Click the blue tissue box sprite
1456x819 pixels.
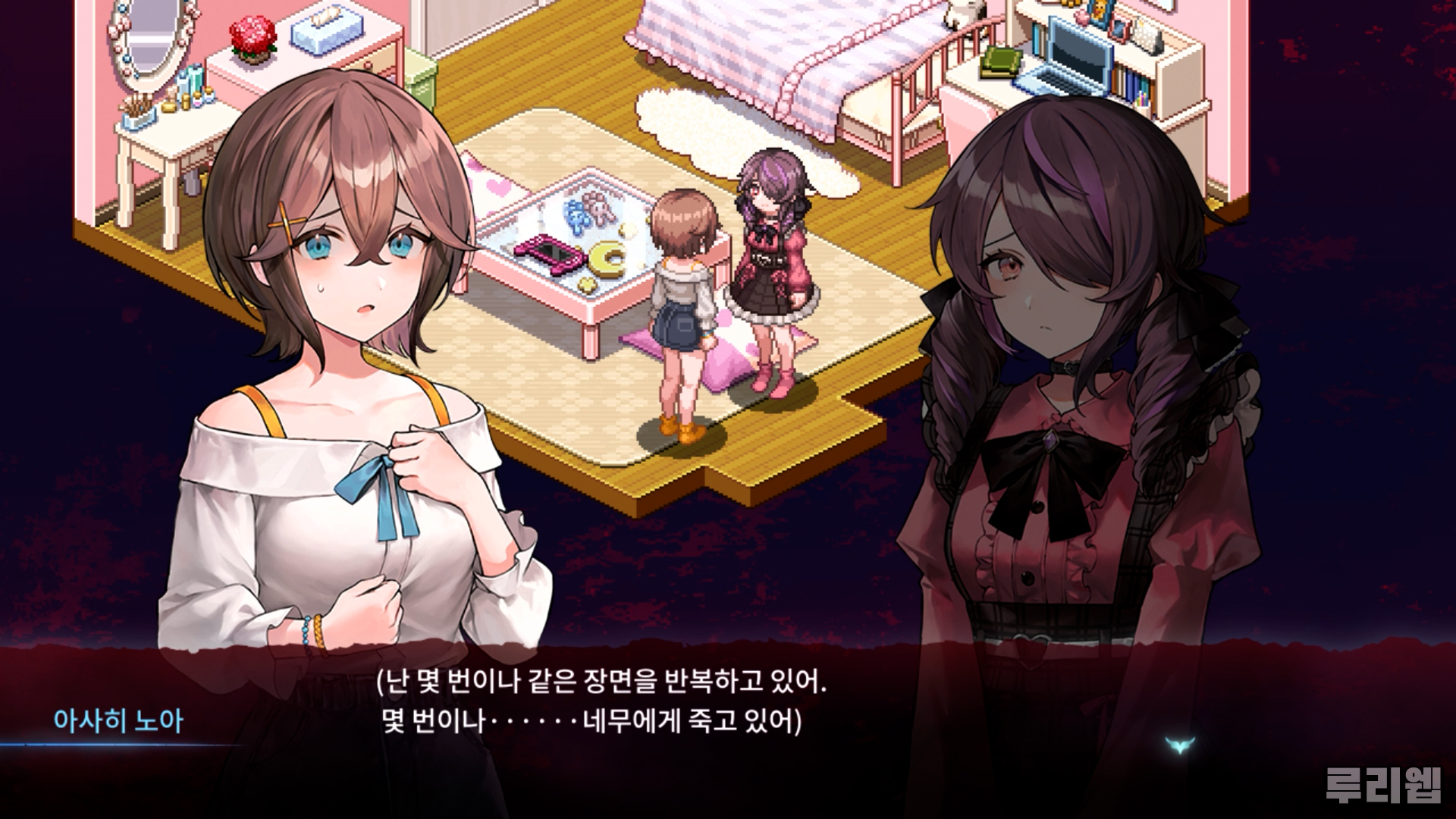pos(326,32)
